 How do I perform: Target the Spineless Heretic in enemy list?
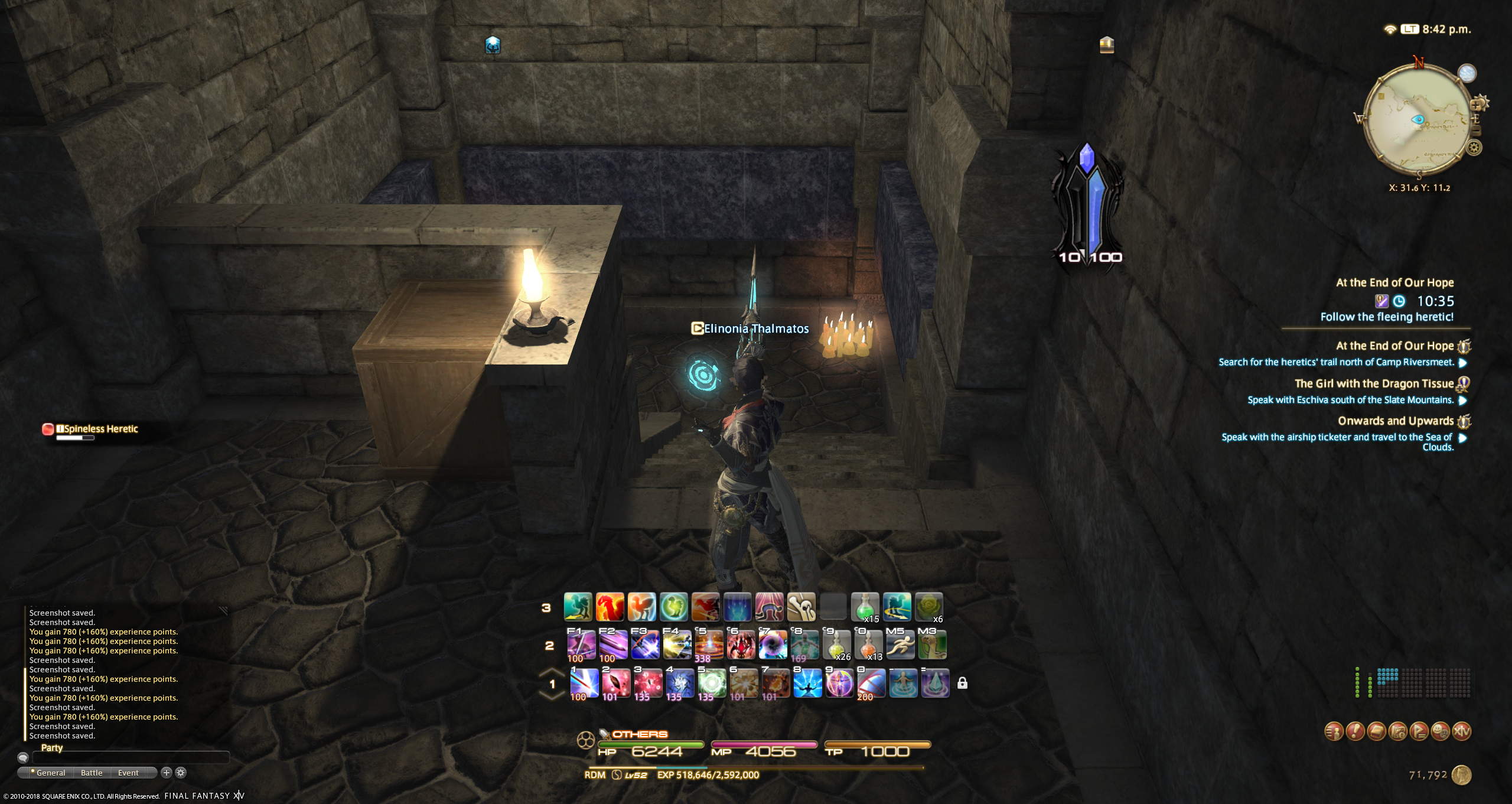(100, 429)
